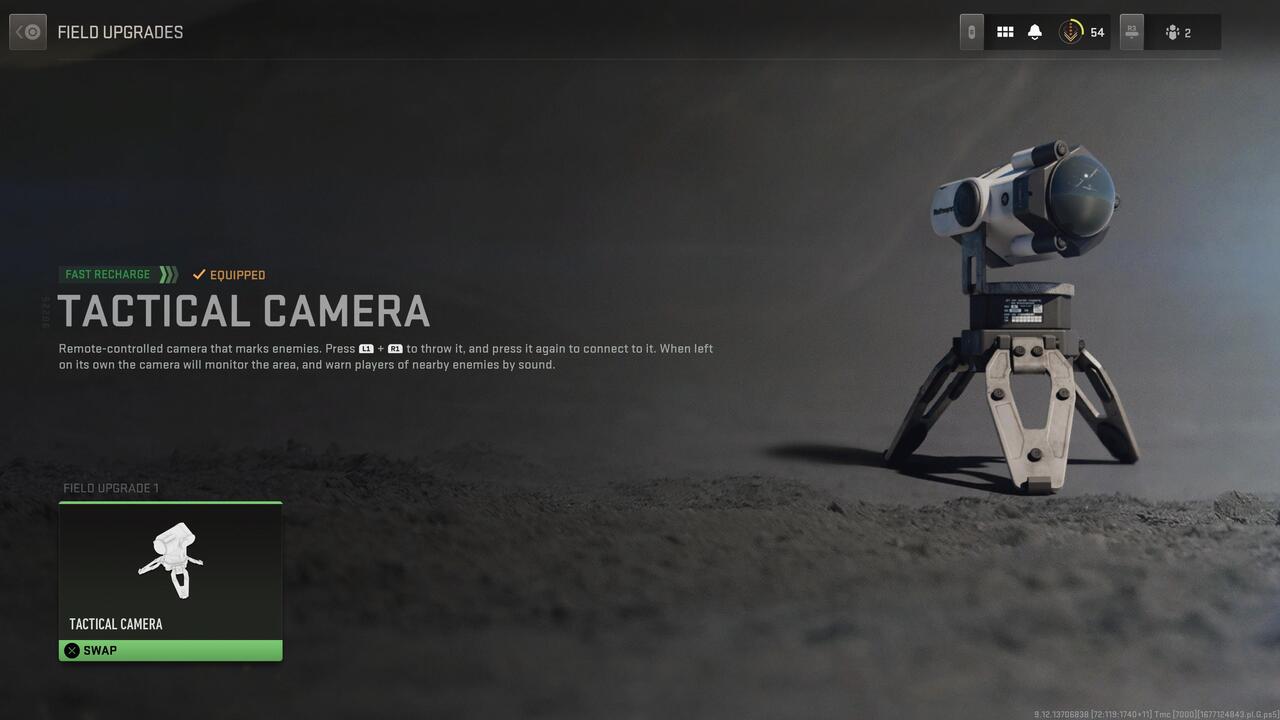Click the EQUIPPED status label

tap(238, 274)
